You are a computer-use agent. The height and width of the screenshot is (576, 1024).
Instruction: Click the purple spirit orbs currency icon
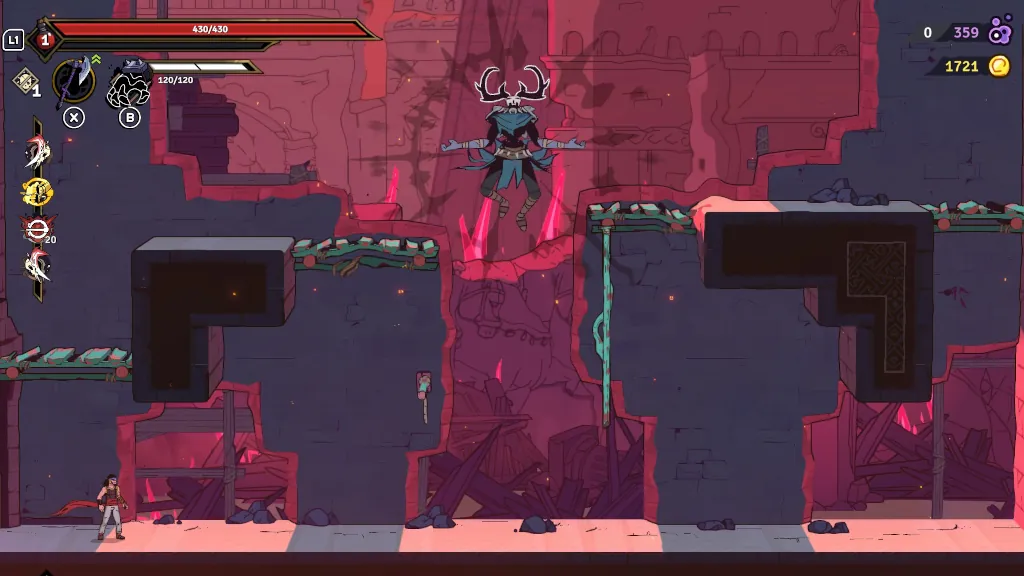[x=999, y=32]
